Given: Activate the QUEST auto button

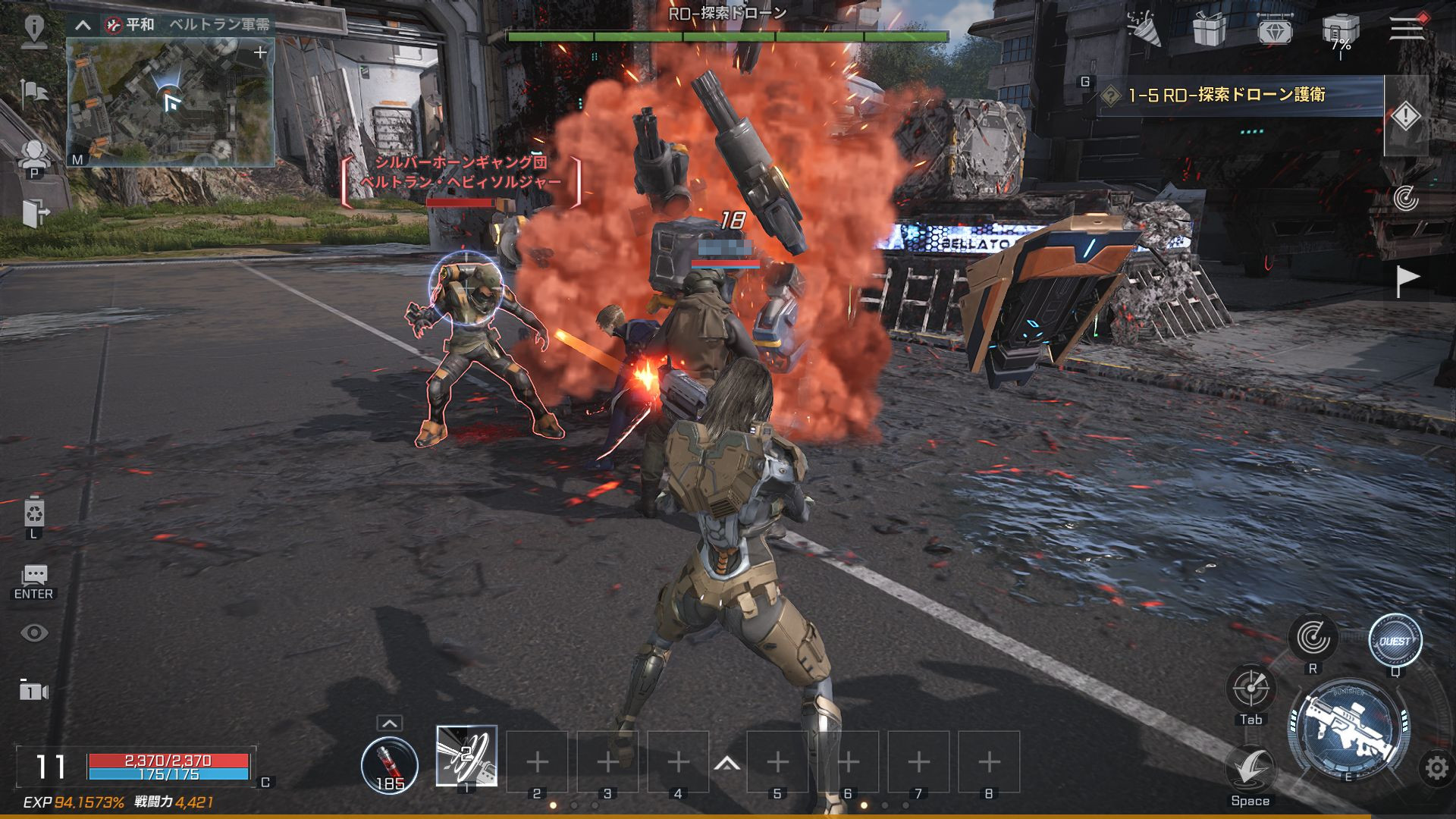Looking at the screenshot, I should click(1395, 641).
